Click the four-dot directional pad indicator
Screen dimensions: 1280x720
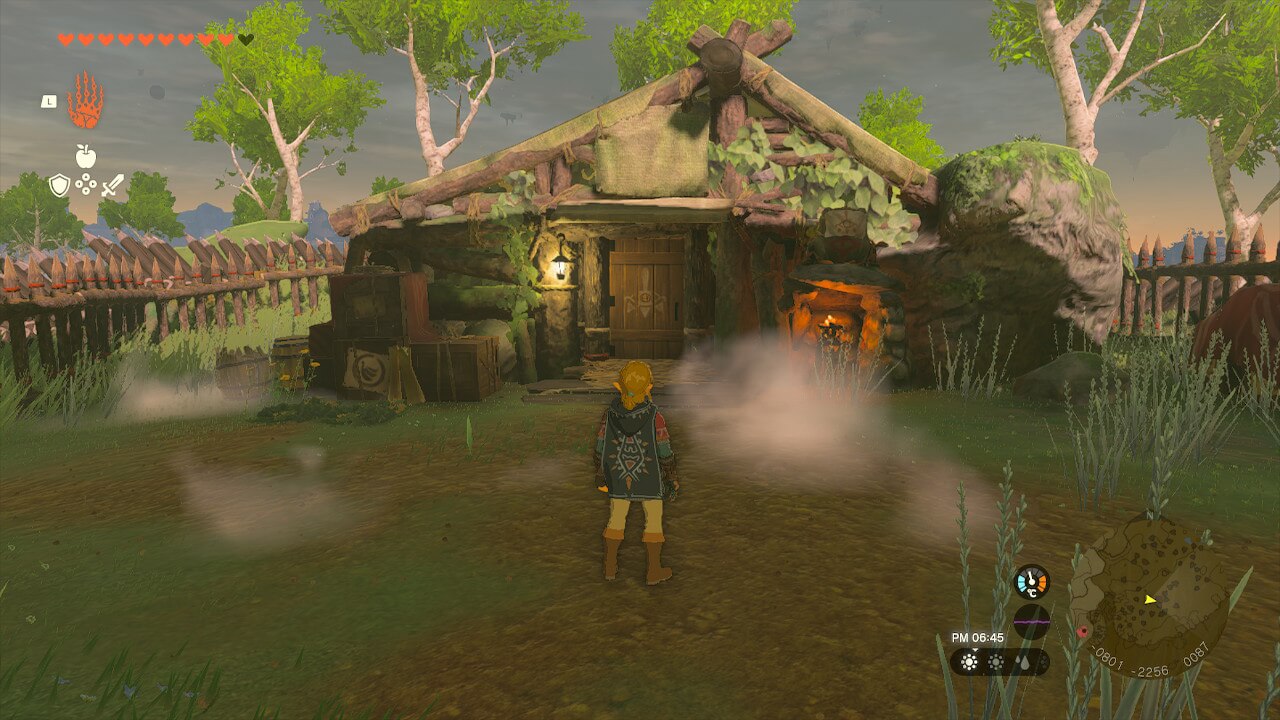(x=86, y=185)
